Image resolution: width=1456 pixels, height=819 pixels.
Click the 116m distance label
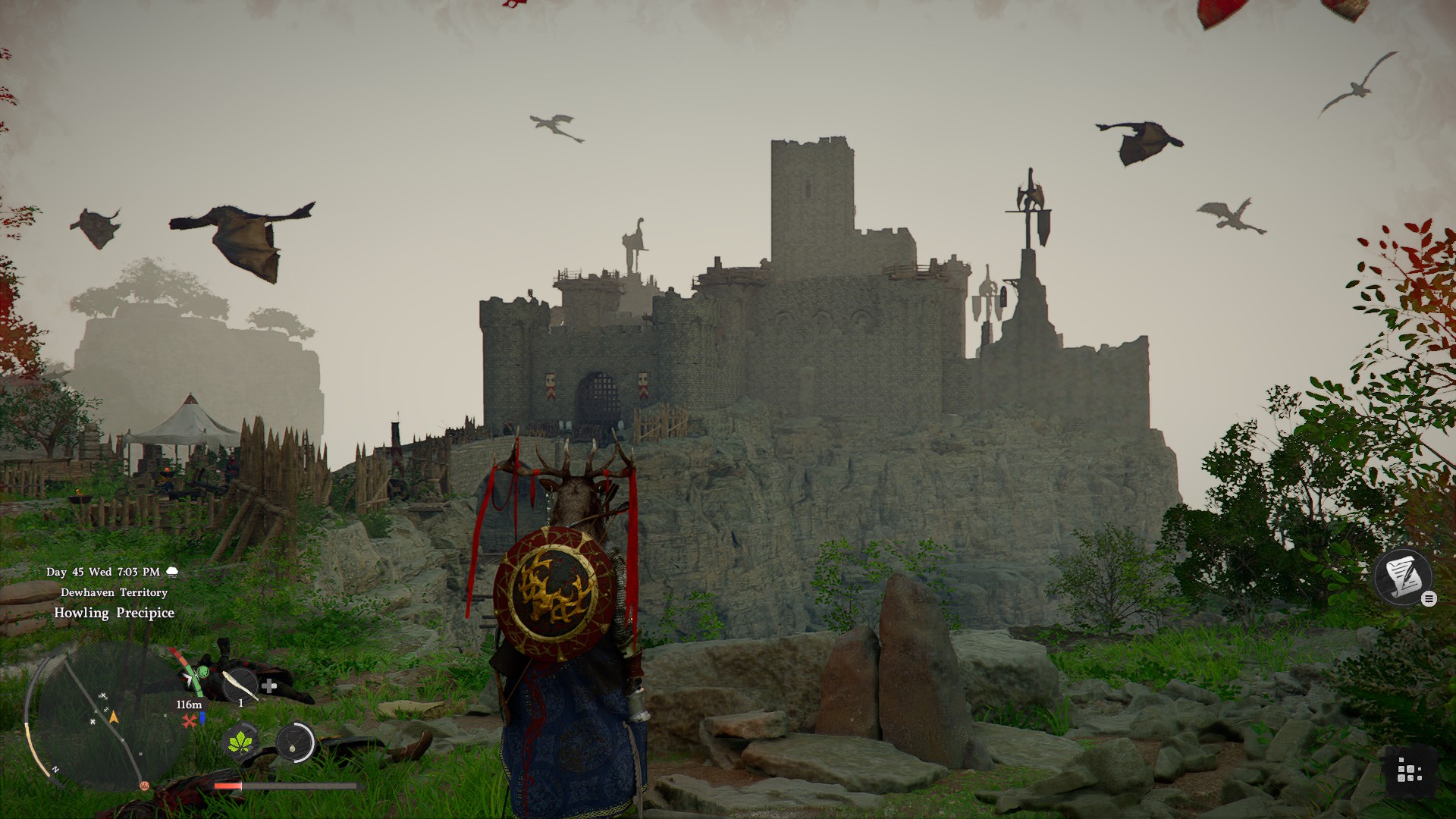pyautogui.click(x=189, y=704)
